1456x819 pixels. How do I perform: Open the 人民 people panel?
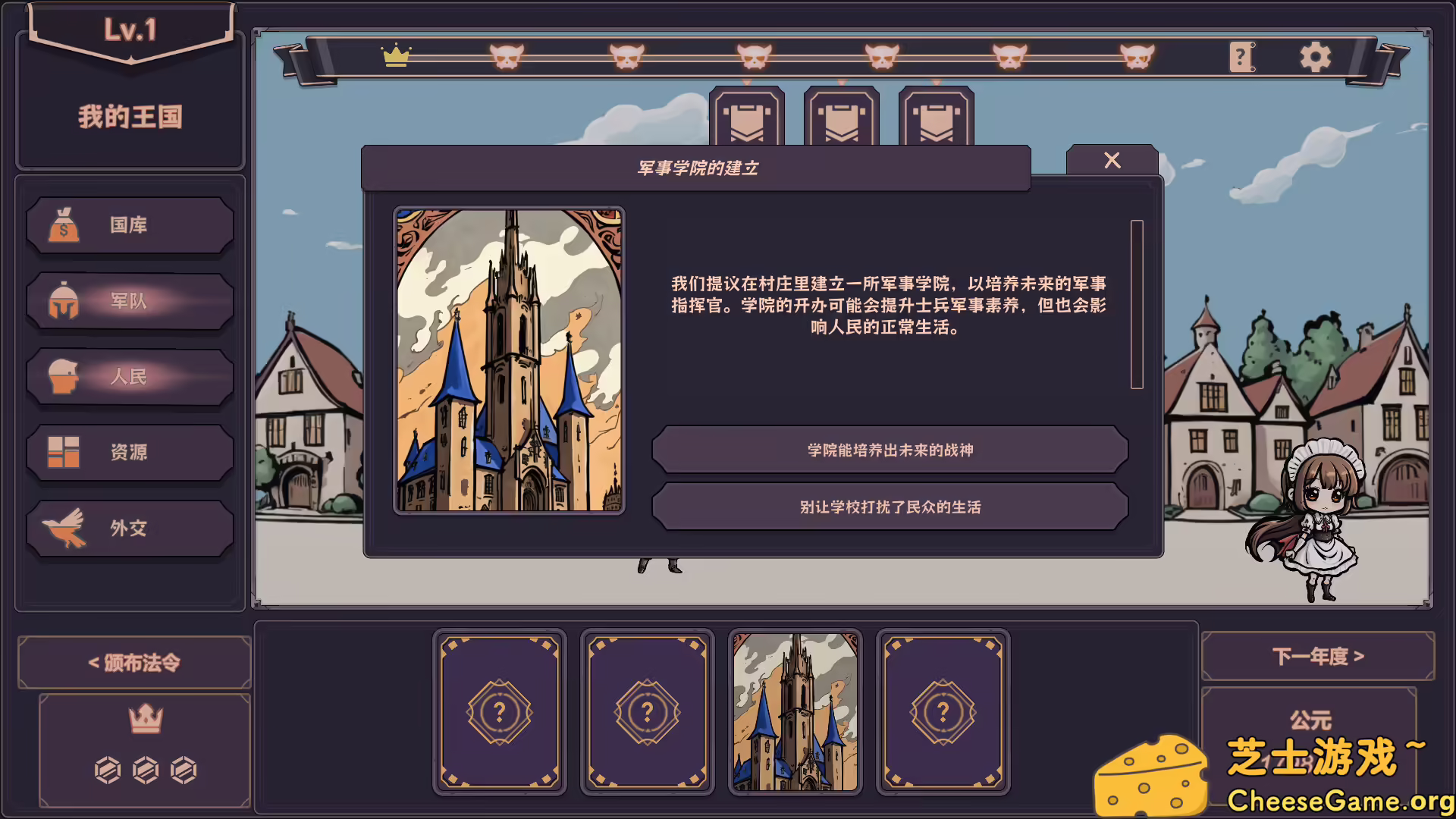point(129,376)
